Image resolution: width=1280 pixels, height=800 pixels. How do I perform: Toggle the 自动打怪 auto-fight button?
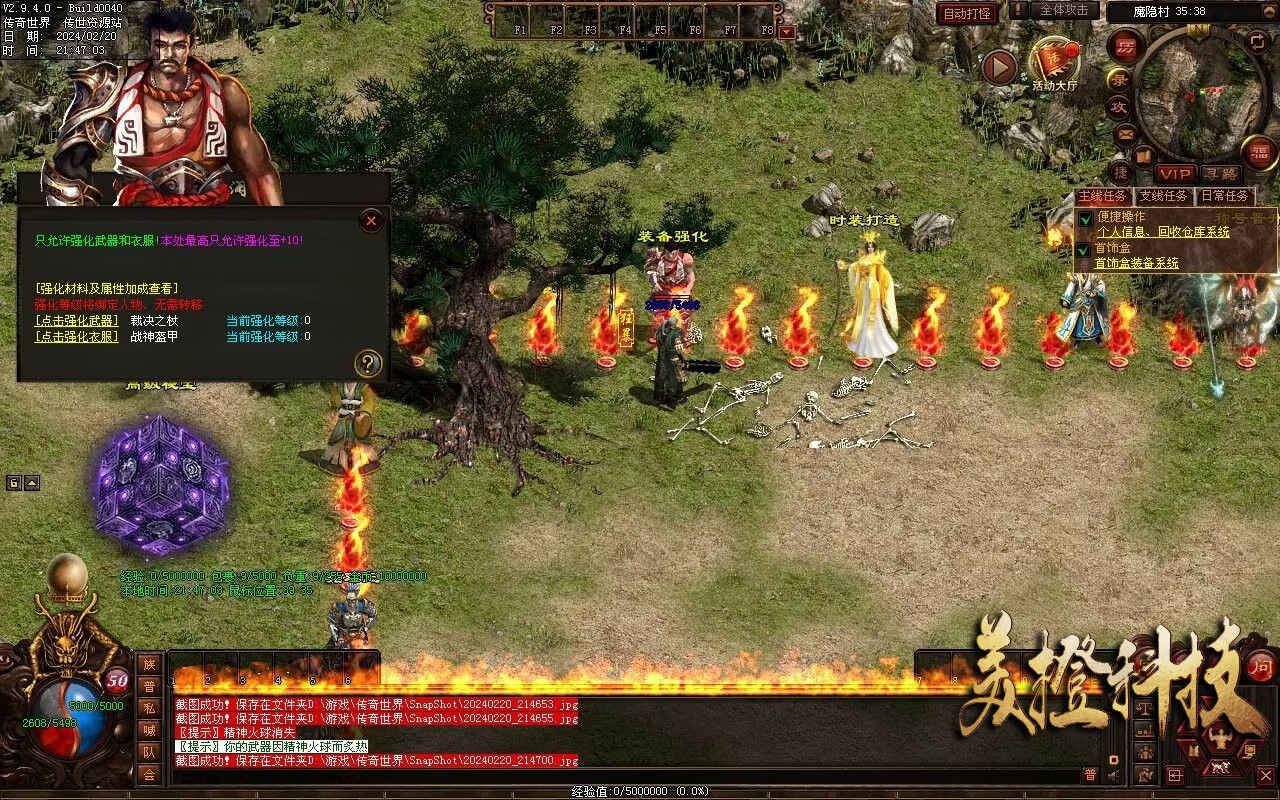pos(967,13)
